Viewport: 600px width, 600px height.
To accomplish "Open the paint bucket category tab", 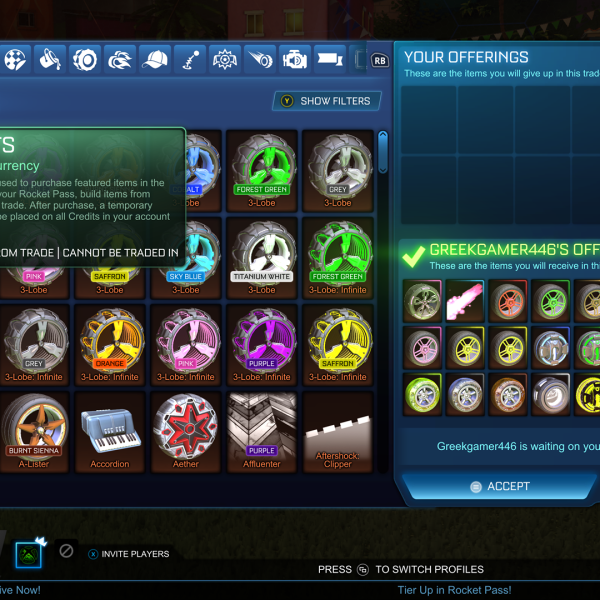I will [49, 60].
